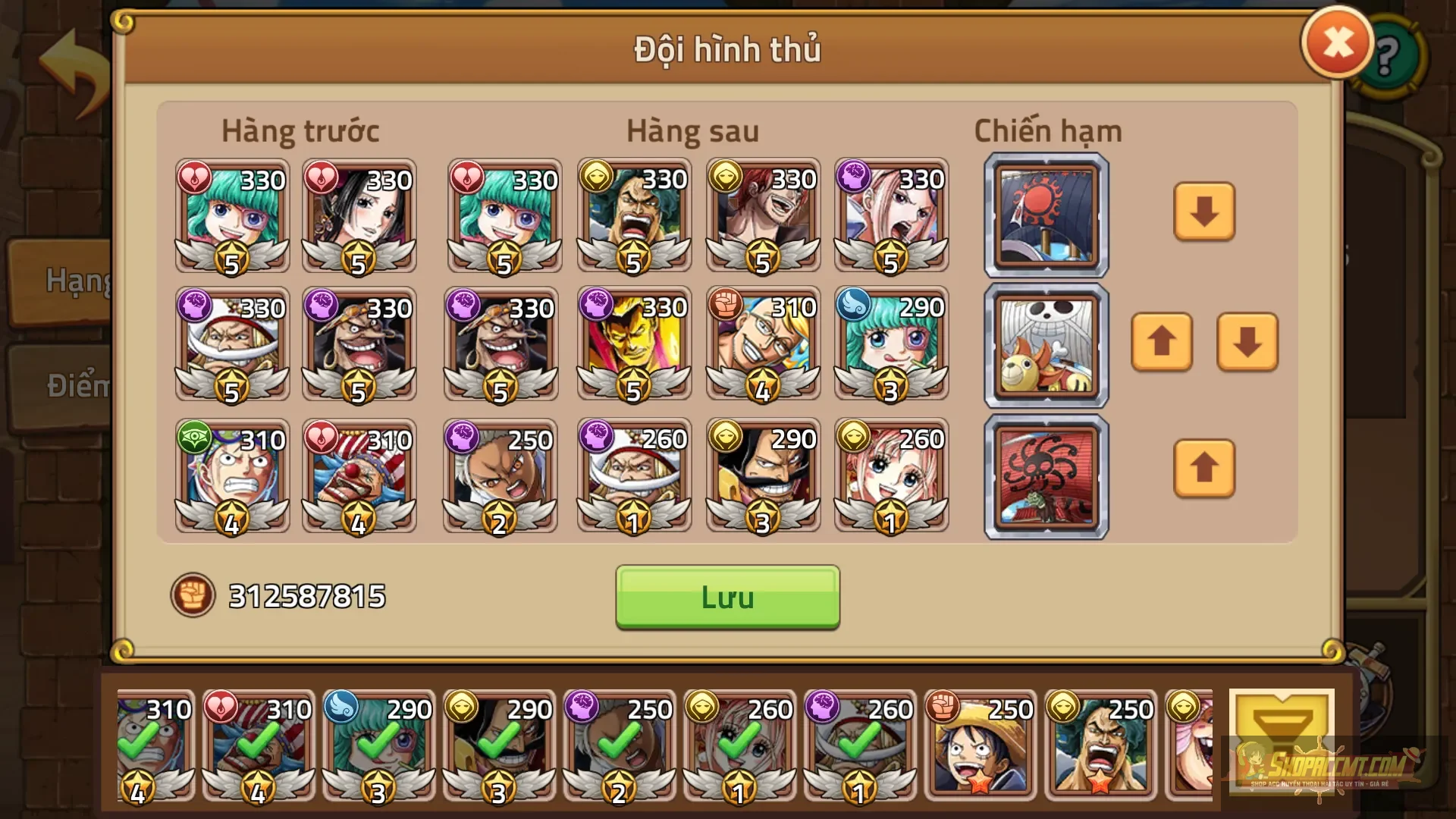The image size is (1456, 819).
Task: Select Shanks' portrait in the Hàng sau section
Action: pyautogui.click(x=762, y=216)
